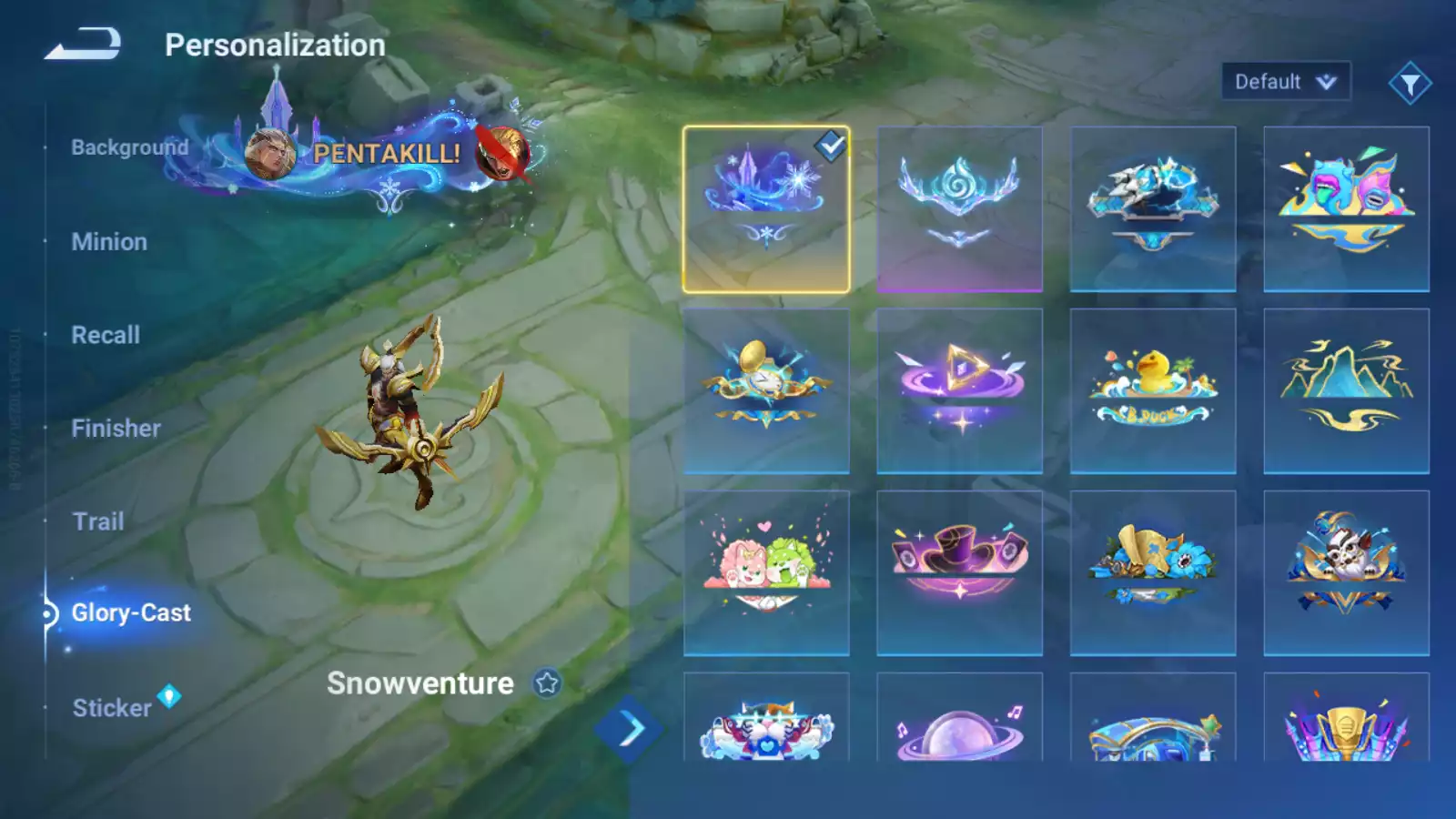Go back using the return arrow
Image resolution: width=1456 pixels, height=819 pixels.
(83, 44)
